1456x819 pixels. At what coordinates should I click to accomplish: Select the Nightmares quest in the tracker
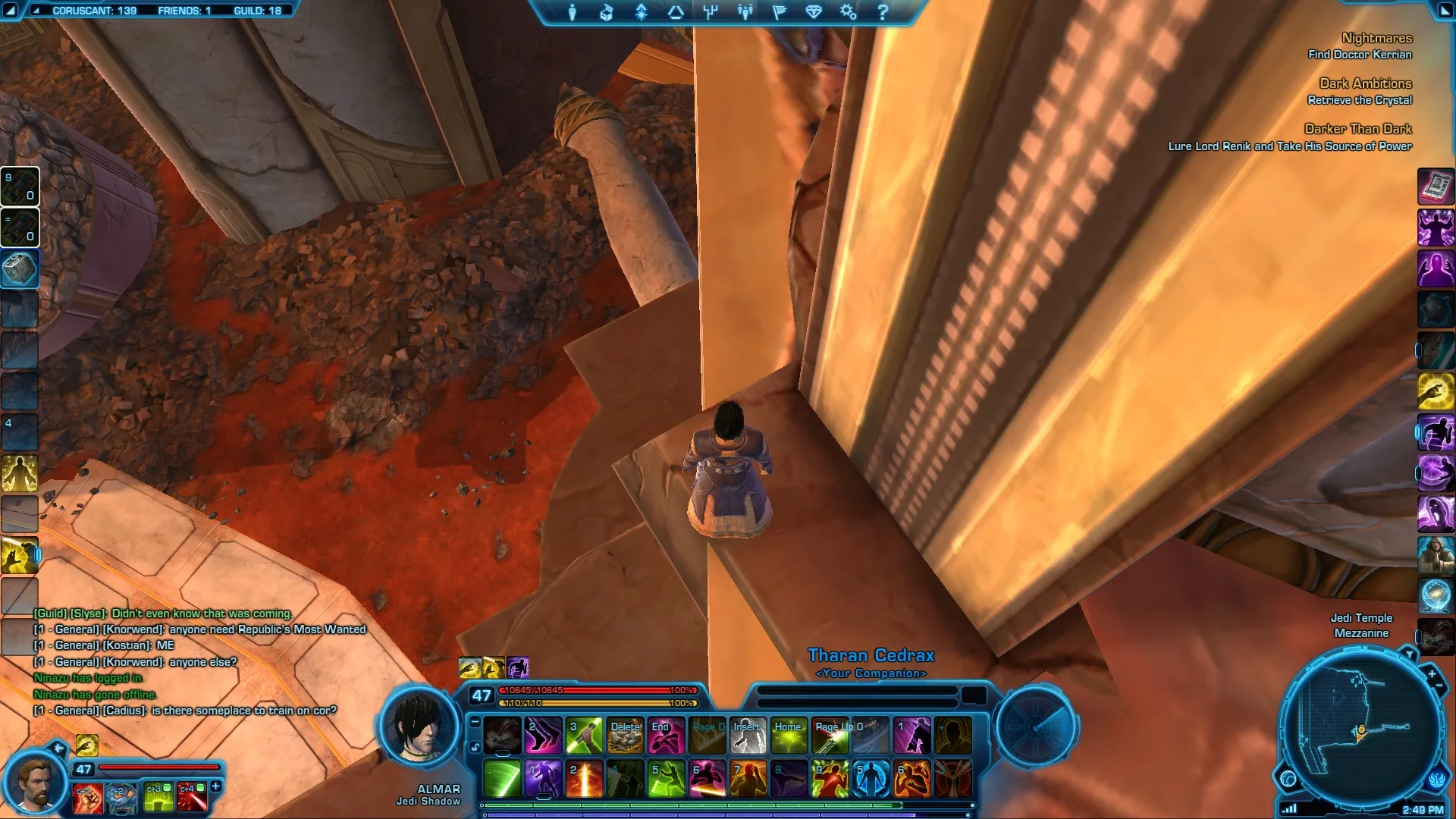coord(1376,38)
